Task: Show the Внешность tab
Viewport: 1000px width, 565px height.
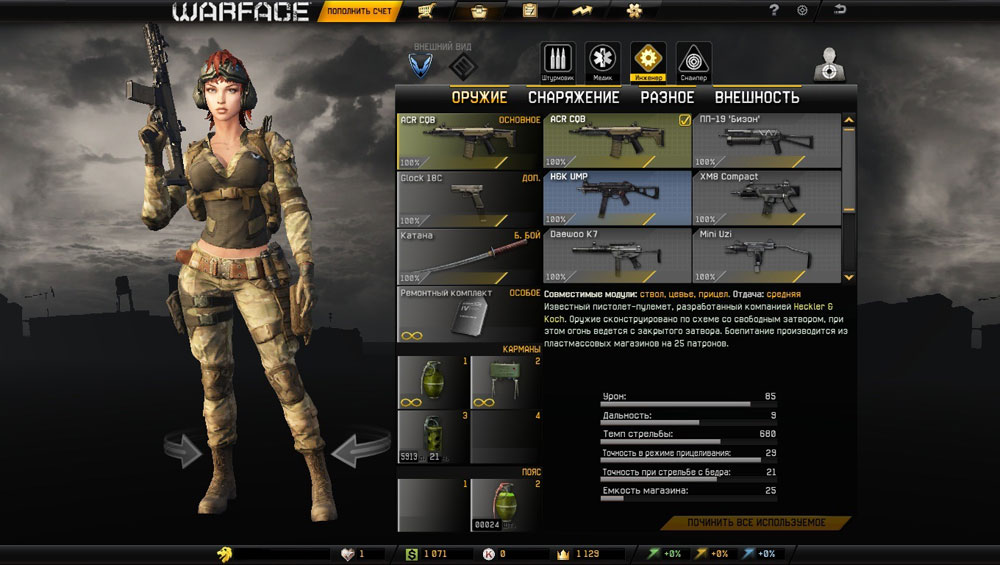Action: click(x=756, y=97)
